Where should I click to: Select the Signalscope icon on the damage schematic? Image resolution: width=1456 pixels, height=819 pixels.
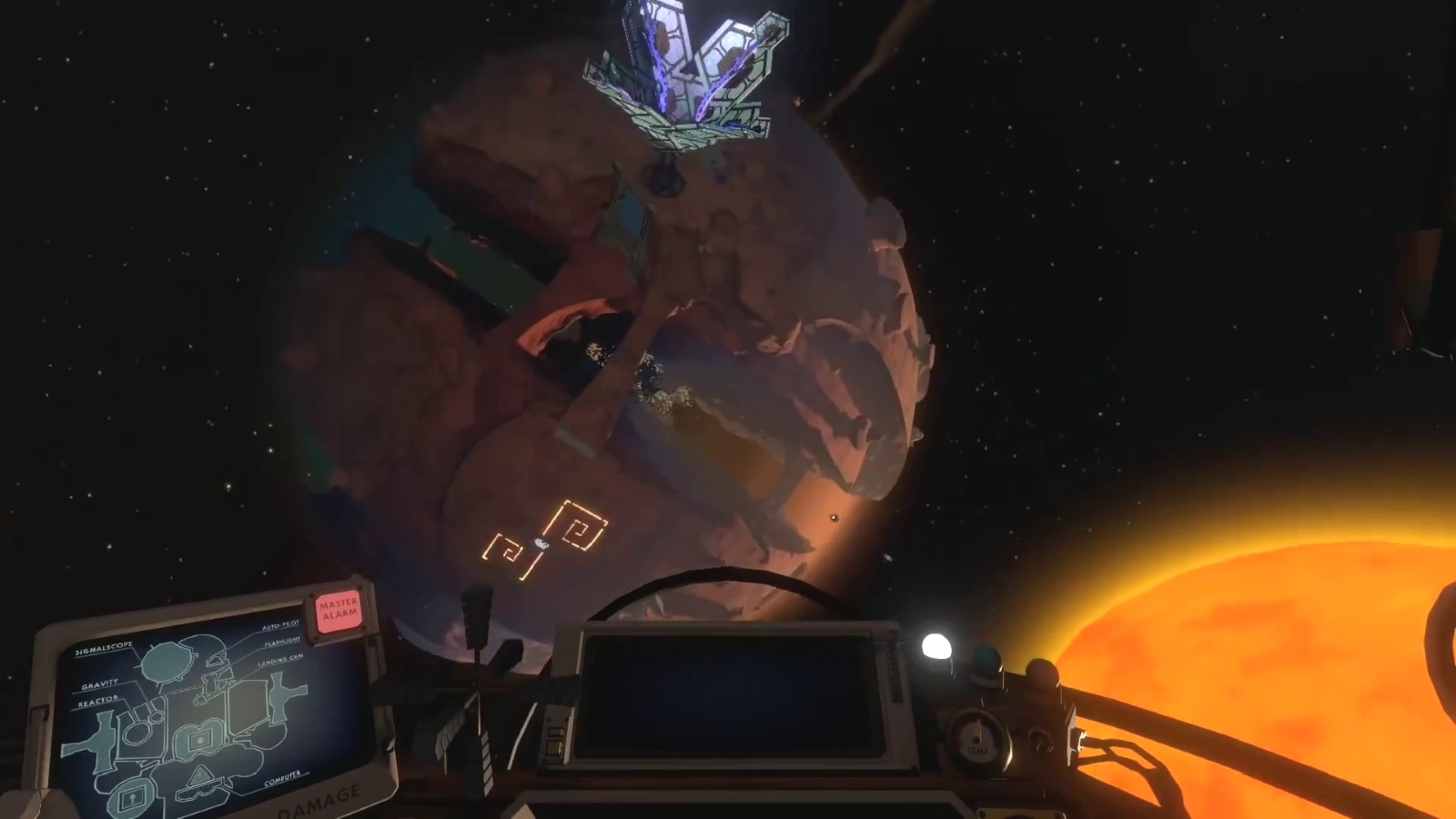[x=166, y=662]
